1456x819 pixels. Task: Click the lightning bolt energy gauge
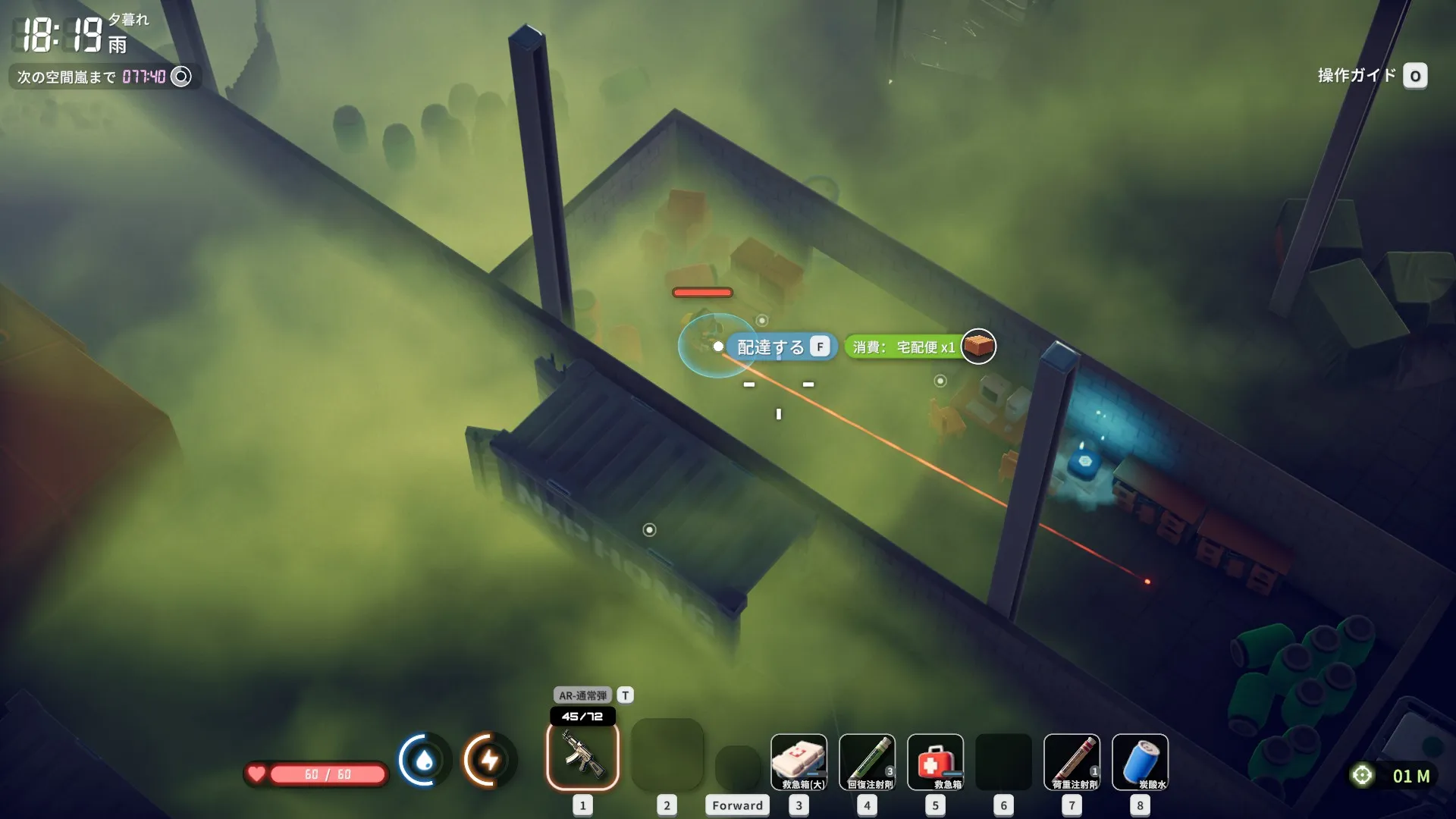click(x=489, y=759)
